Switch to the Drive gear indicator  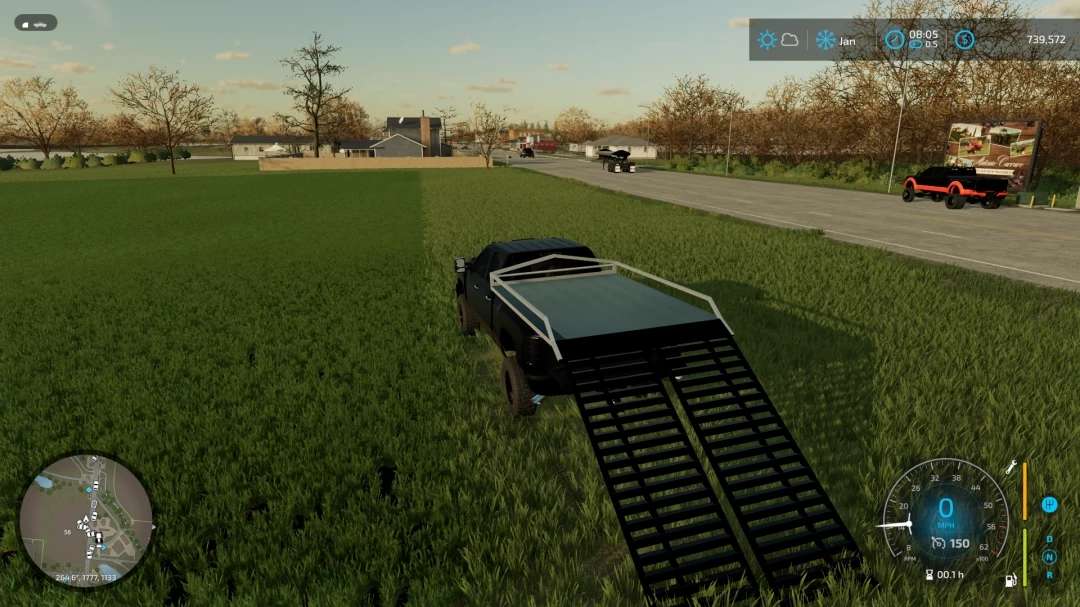(x=1049, y=539)
